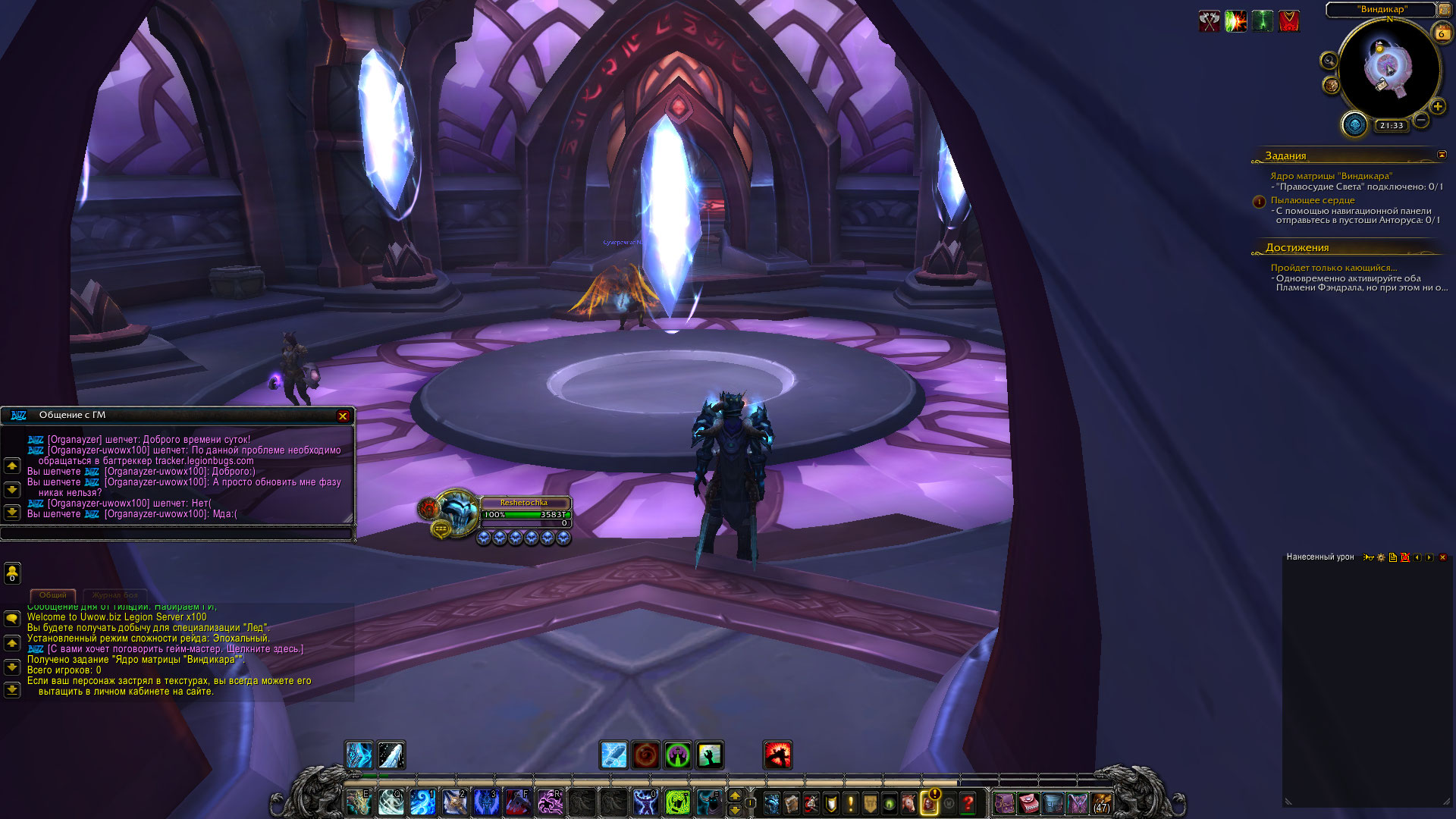
Task: Open the backpack showing 47 free slots
Action: click(1102, 802)
